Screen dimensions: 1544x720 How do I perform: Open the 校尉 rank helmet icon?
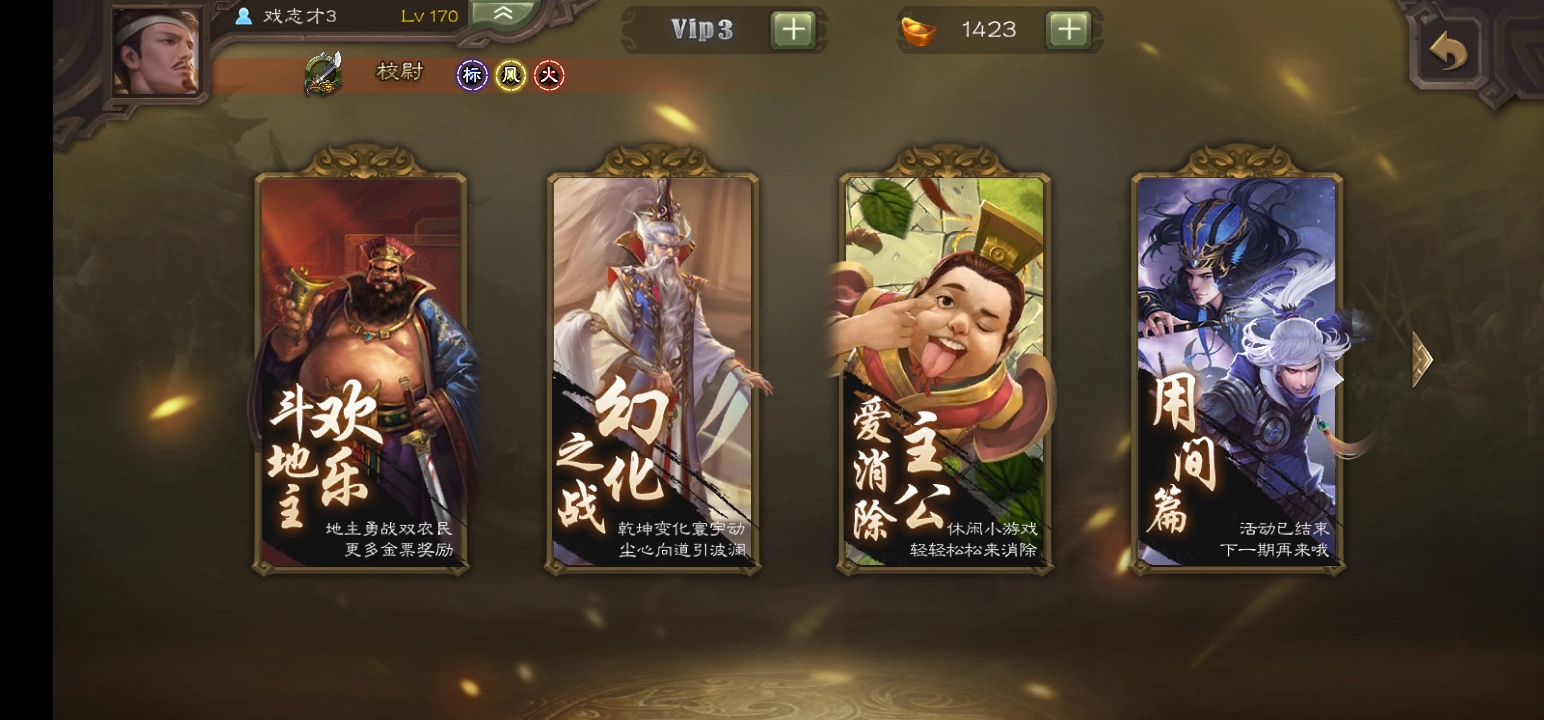tap(324, 74)
